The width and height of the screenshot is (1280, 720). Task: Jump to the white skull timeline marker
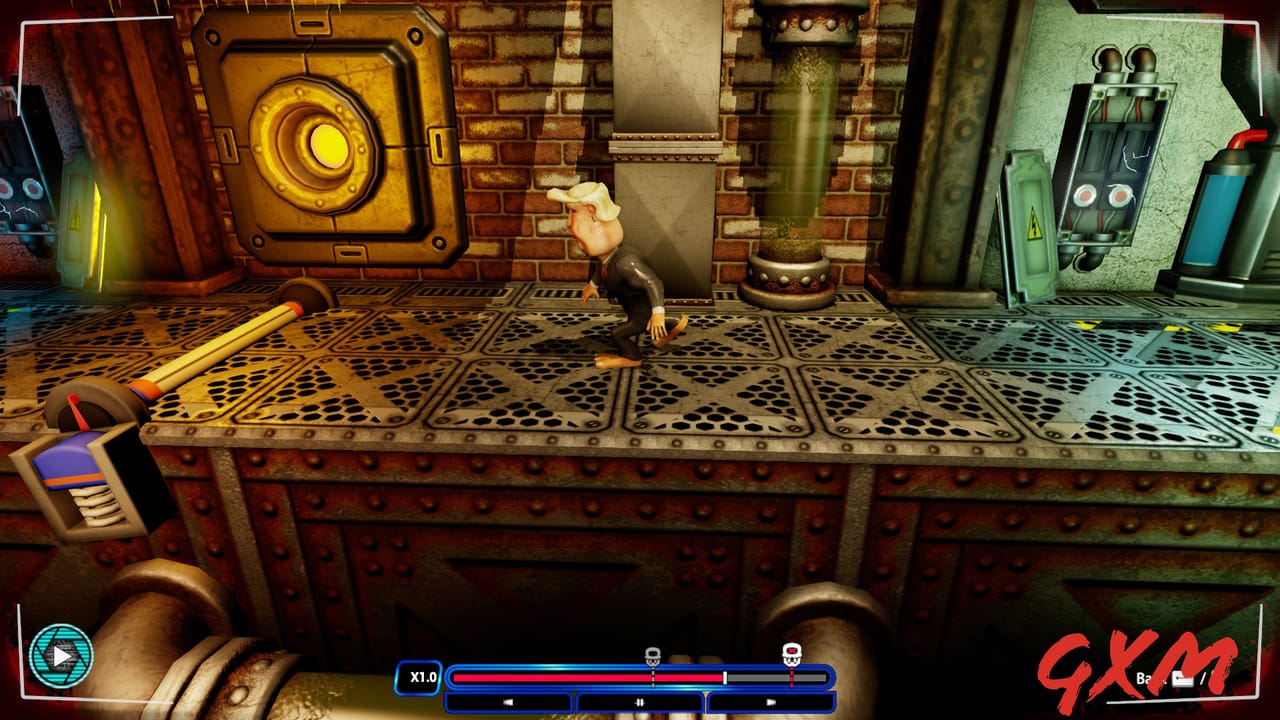click(652, 657)
